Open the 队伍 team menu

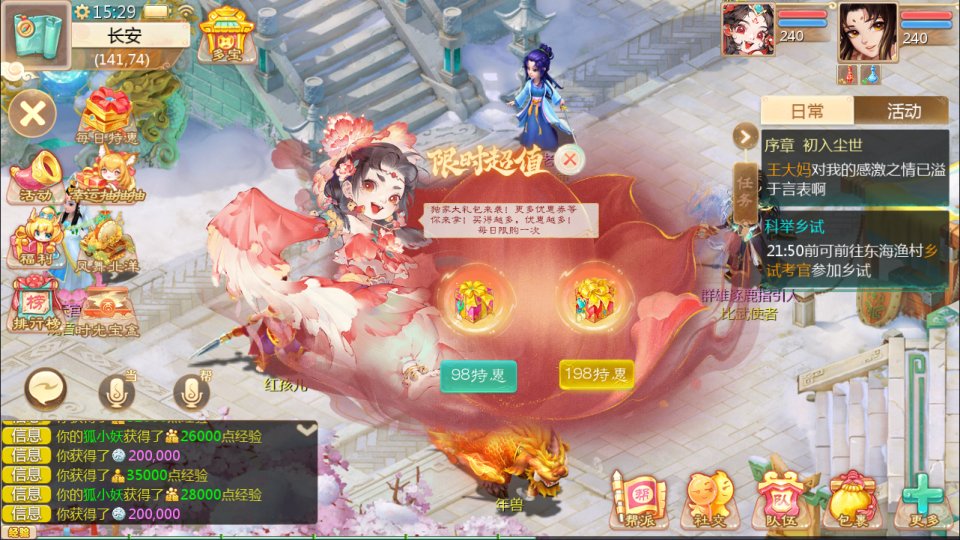[778, 499]
